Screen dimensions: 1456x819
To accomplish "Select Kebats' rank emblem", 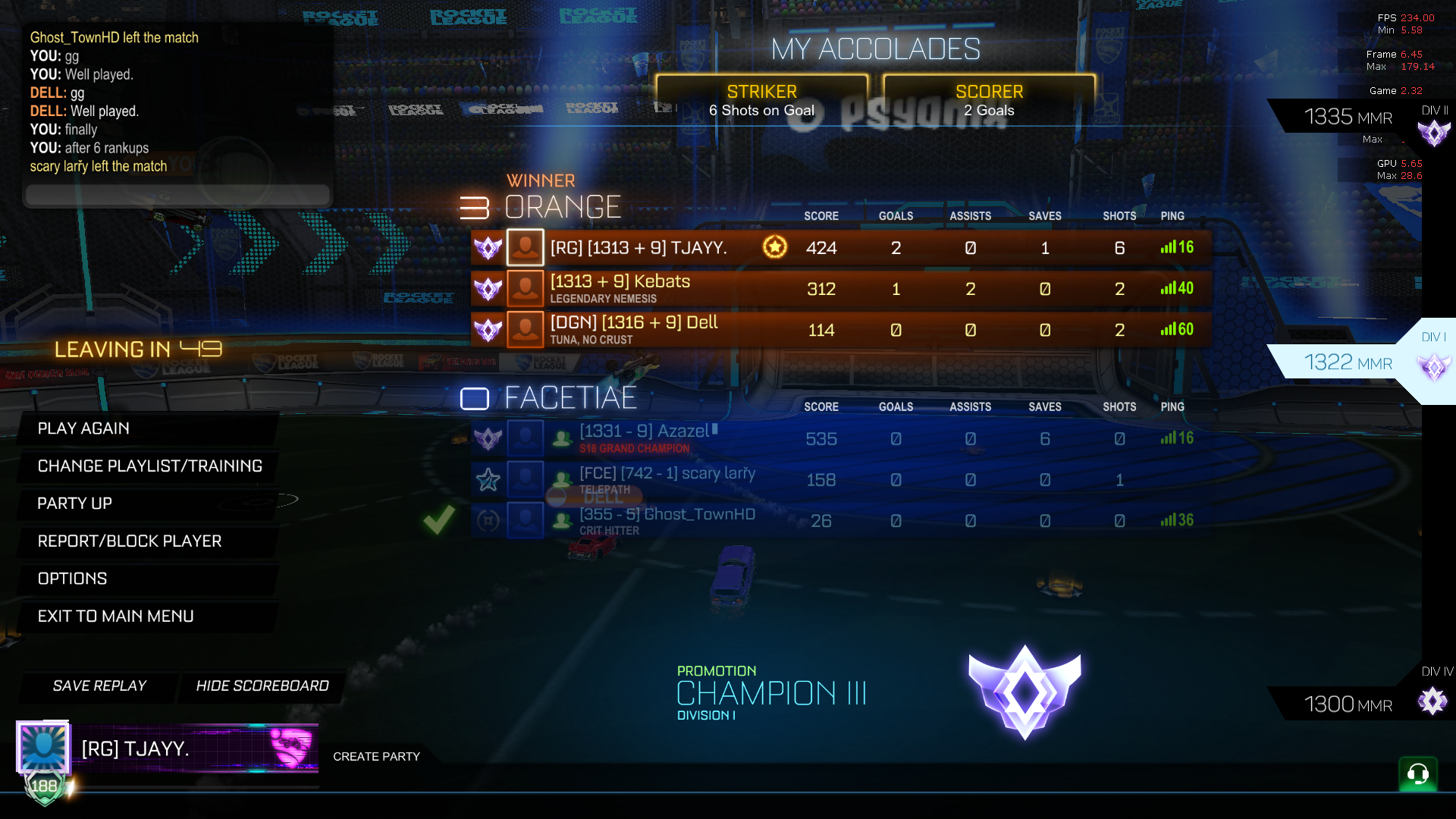I will click(488, 289).
